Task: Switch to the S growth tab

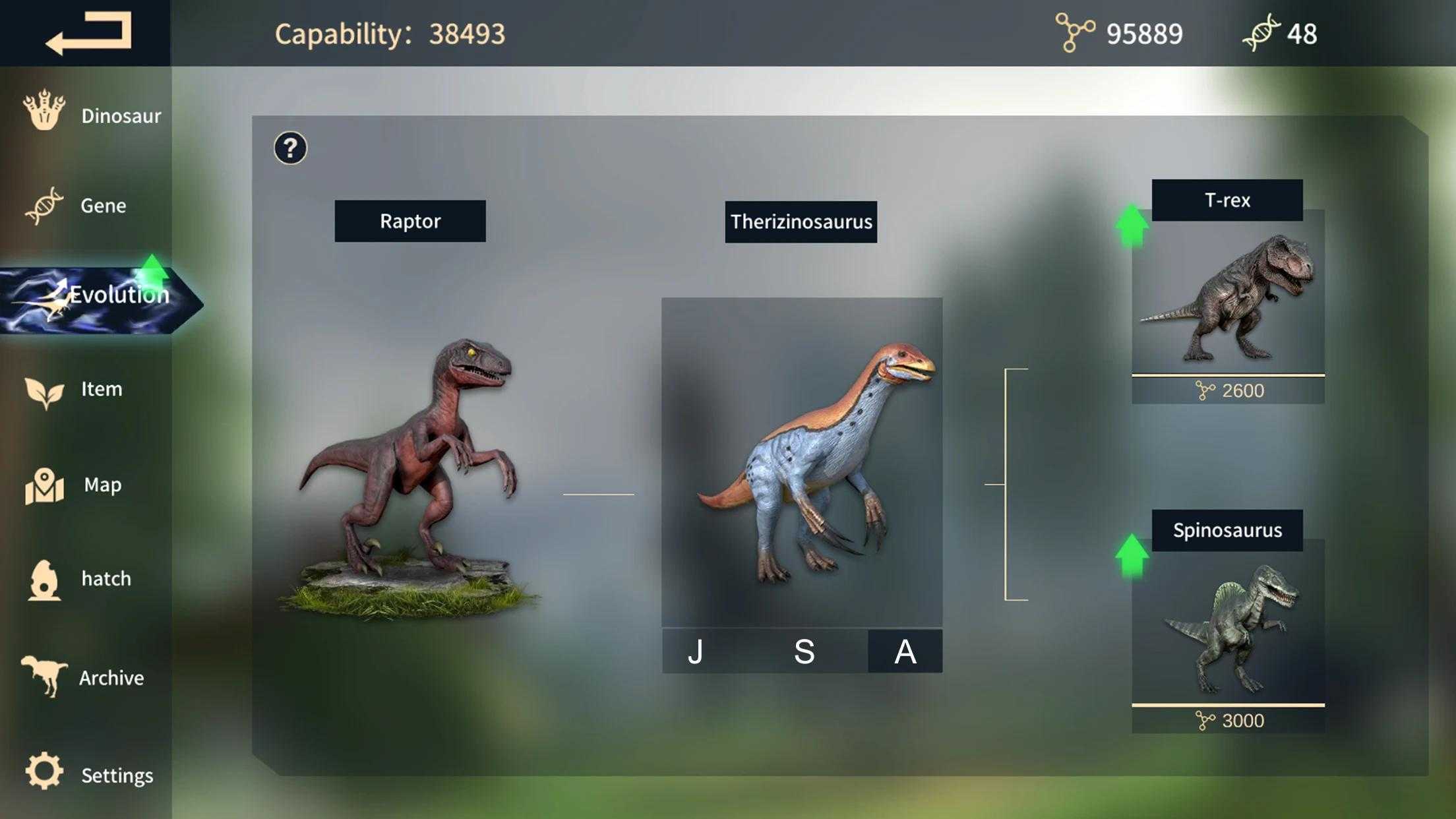Action: pos(804,652)
